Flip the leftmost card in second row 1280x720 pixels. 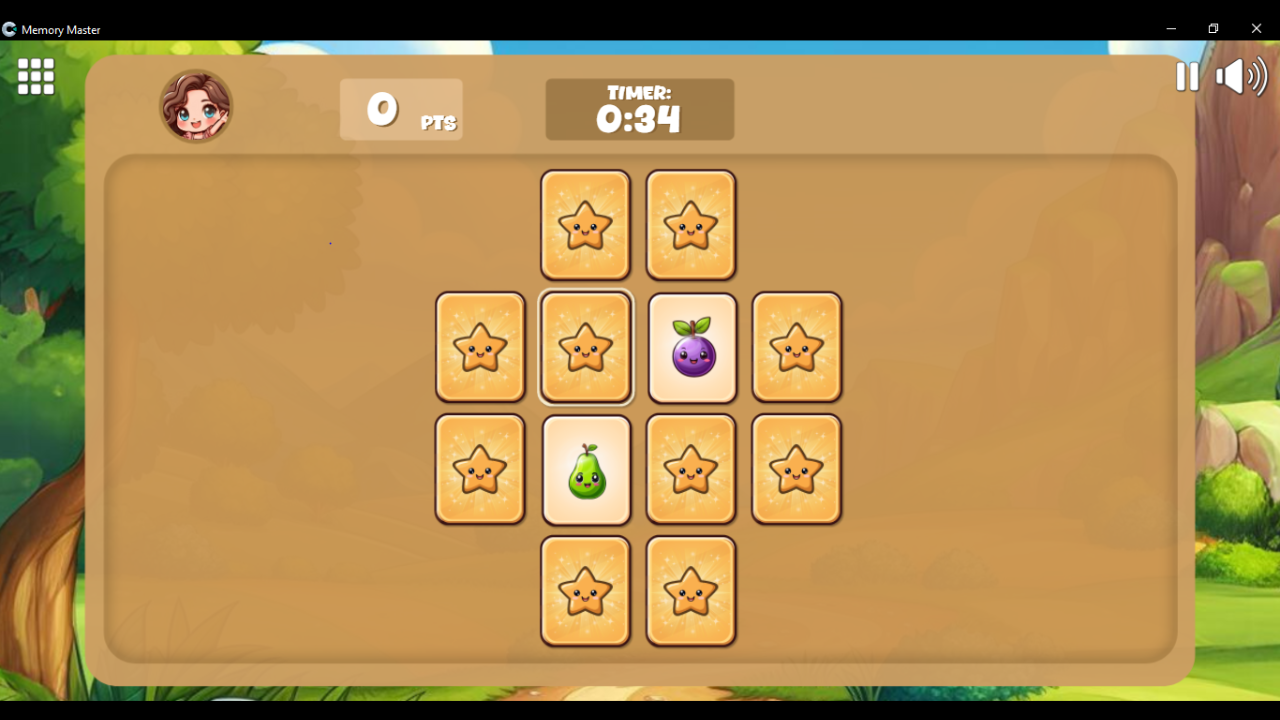[480, 347]
